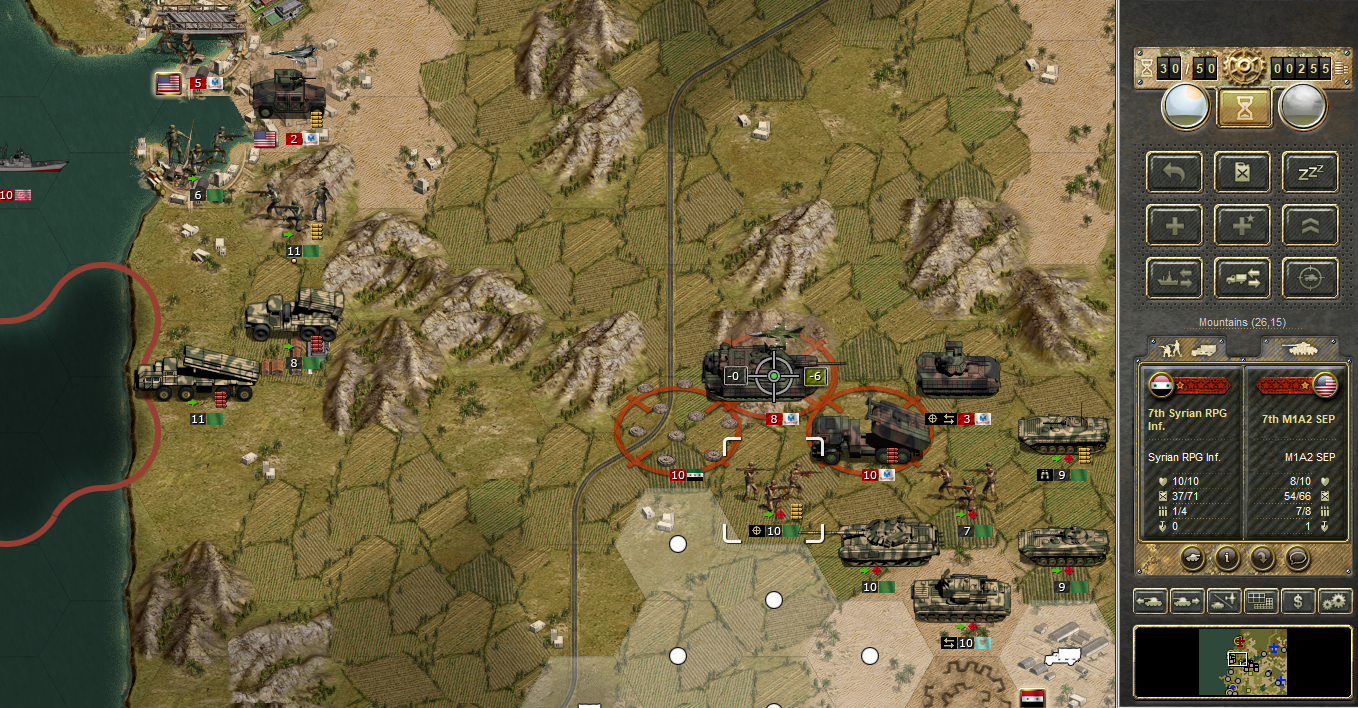Screen dimensions: 1358x708
Task: Activate the tank crosshair targeting button
Action: coord(1310,278)
